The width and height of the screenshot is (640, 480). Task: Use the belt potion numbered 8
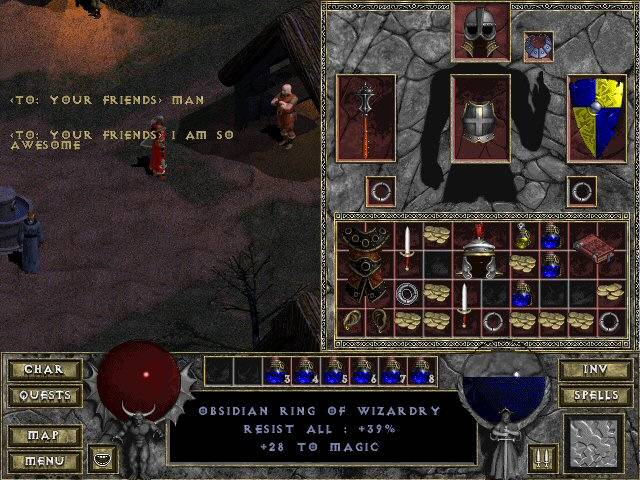tap(419, 370)
